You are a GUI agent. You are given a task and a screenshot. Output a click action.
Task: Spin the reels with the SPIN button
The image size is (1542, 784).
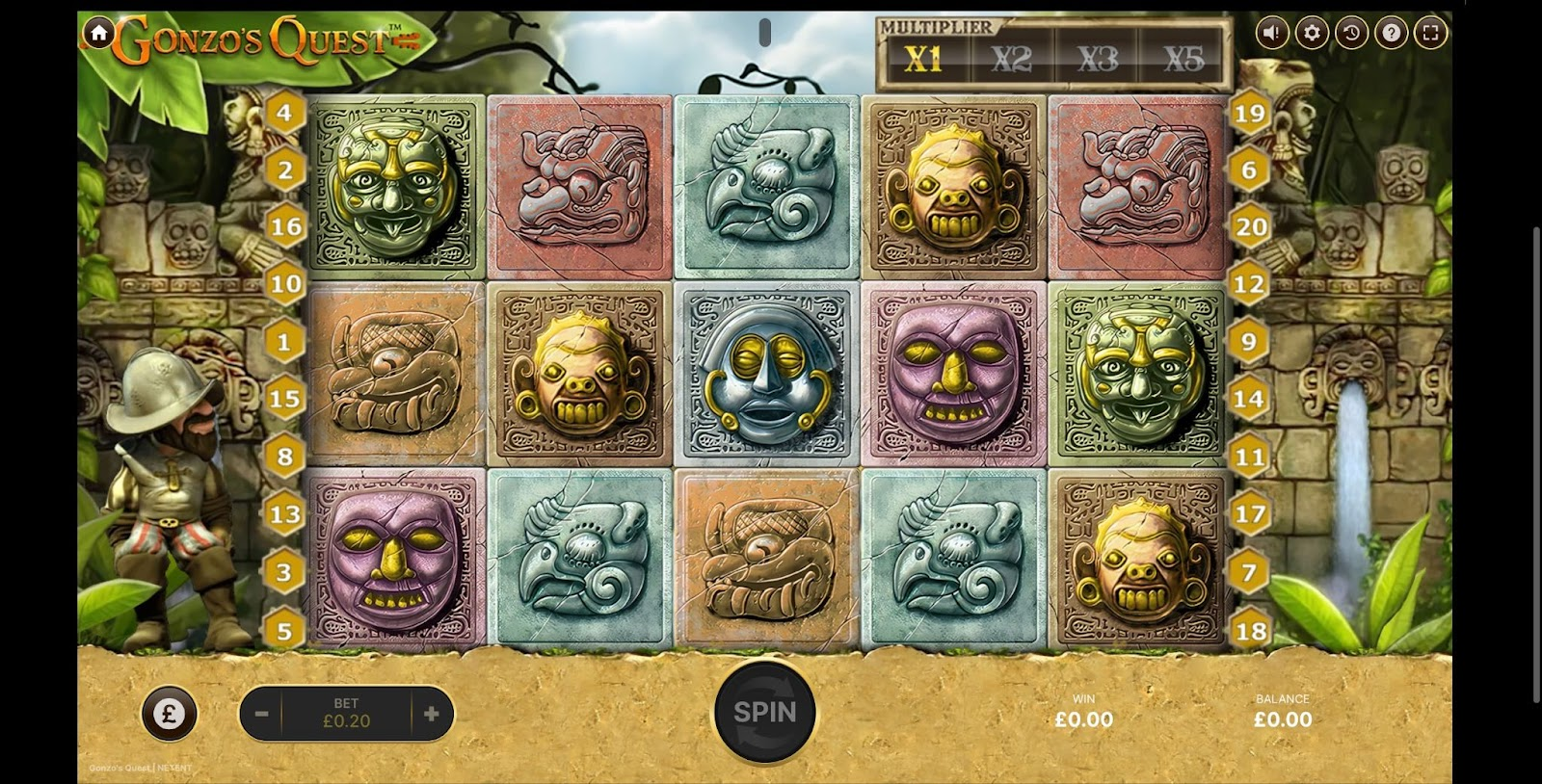click(x=765, y=713)
